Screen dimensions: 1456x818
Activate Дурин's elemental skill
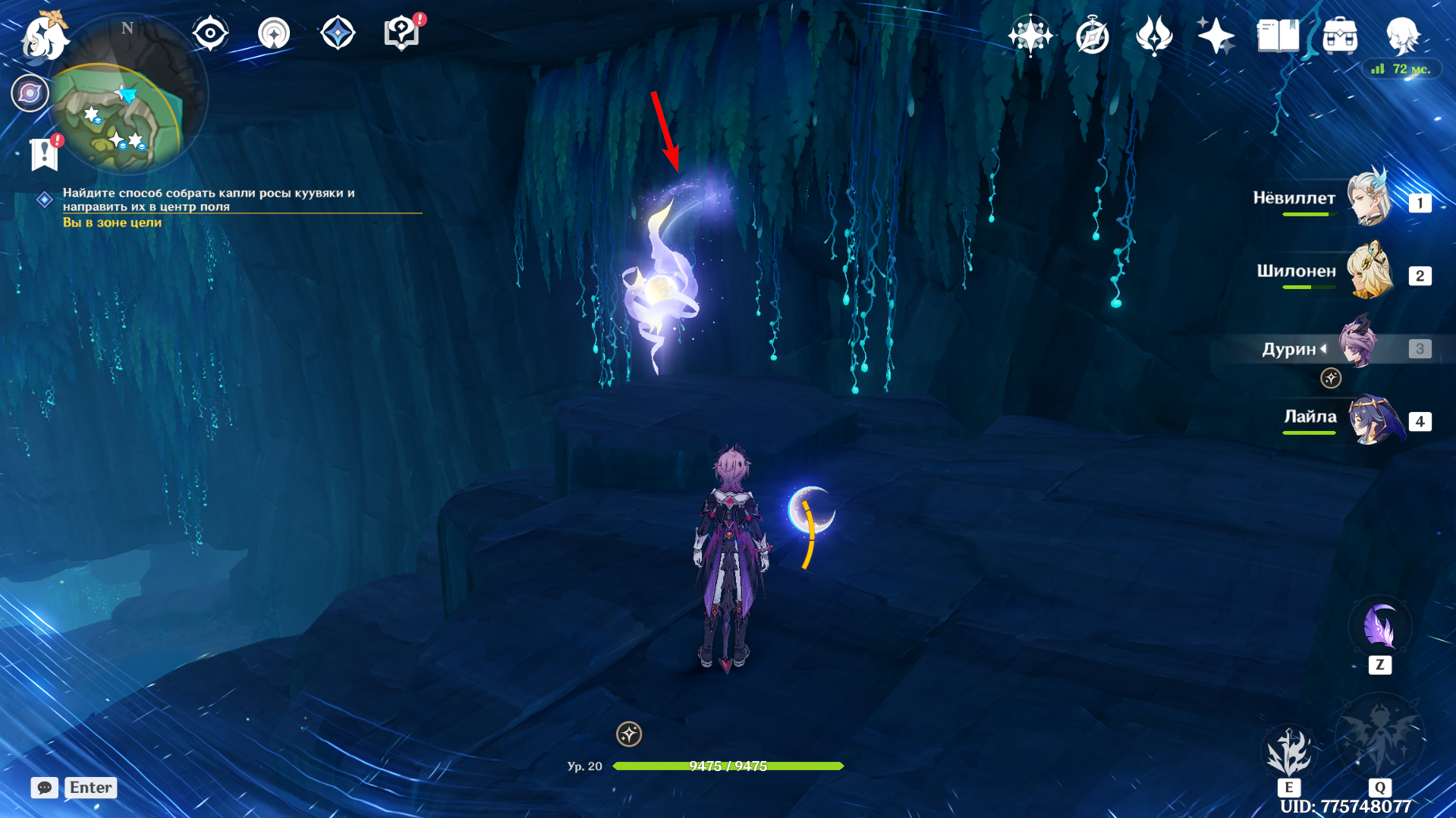click(x=1288, y=751)
